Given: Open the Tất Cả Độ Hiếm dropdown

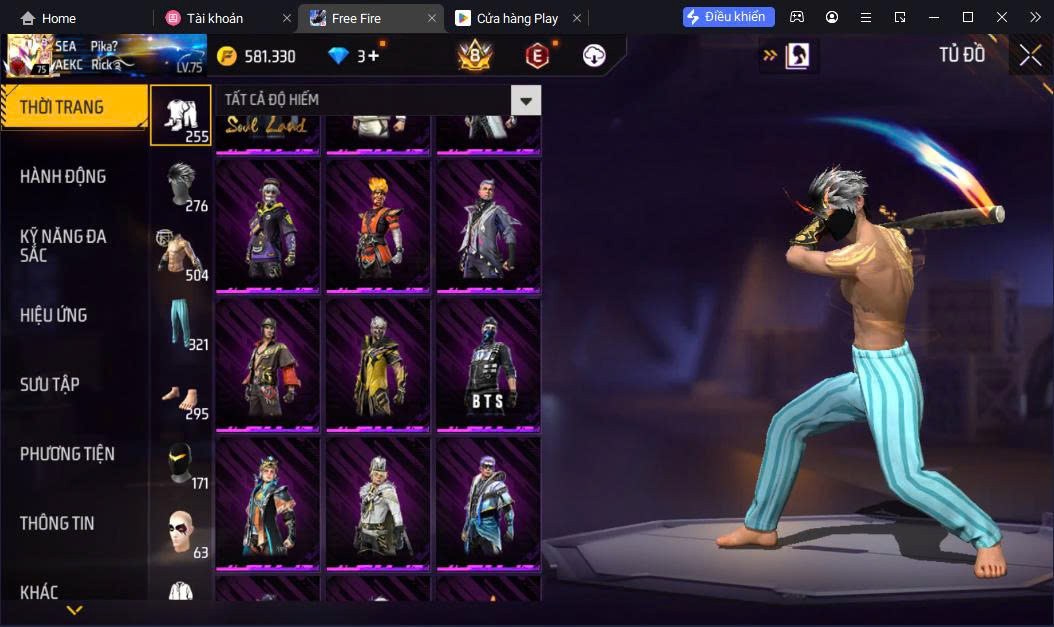Looking at the screenshot, I should [x=526, y=100].
